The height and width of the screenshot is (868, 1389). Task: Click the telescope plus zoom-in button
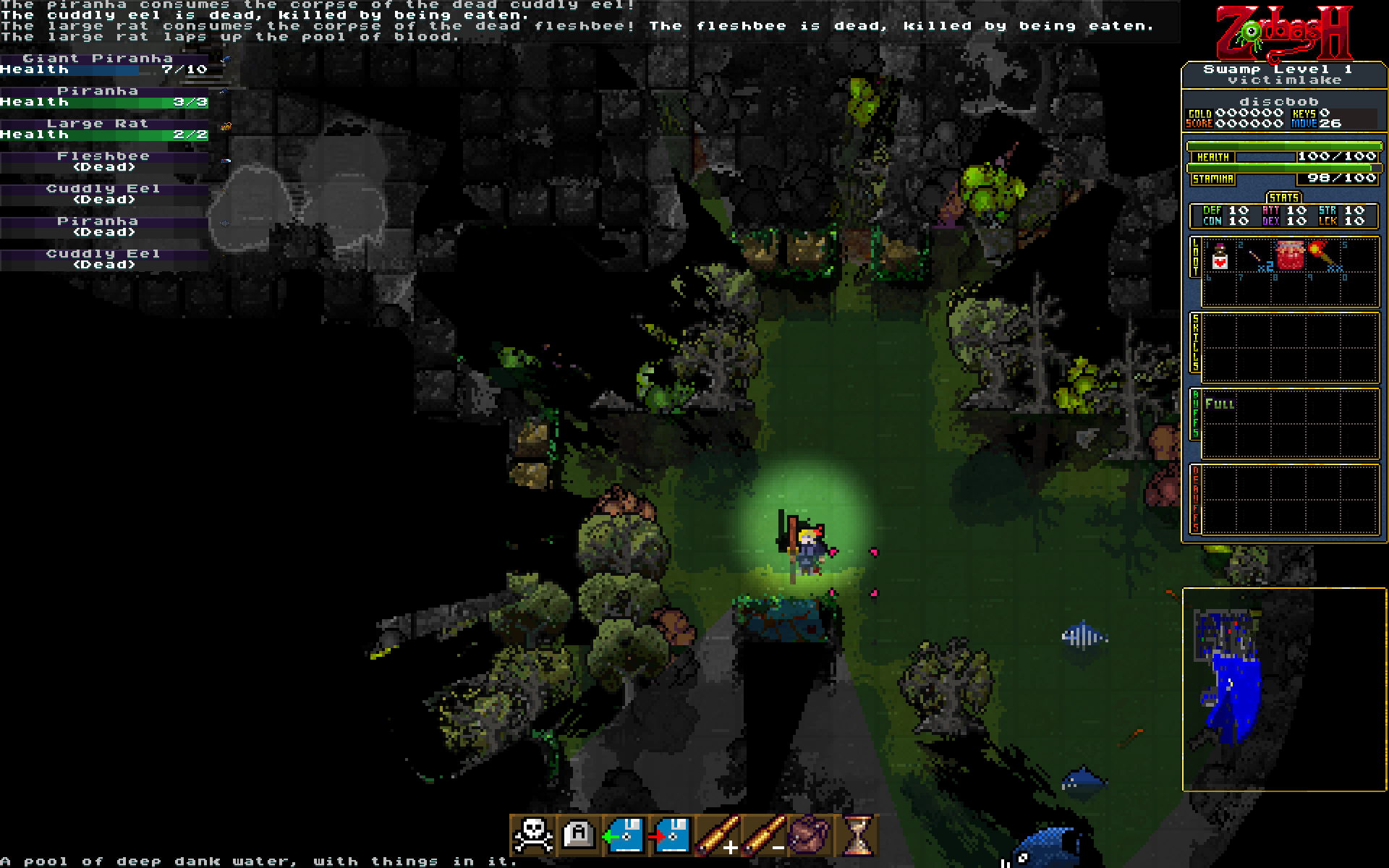pyautogui.click(x=717, y=835)
